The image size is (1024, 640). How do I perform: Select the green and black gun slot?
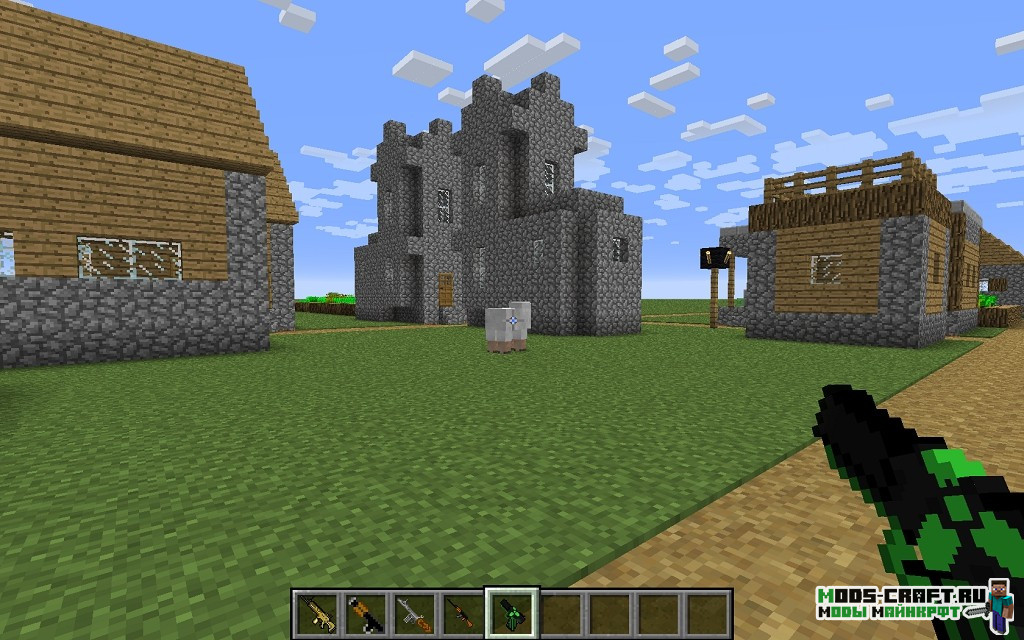tap(510, 610)
